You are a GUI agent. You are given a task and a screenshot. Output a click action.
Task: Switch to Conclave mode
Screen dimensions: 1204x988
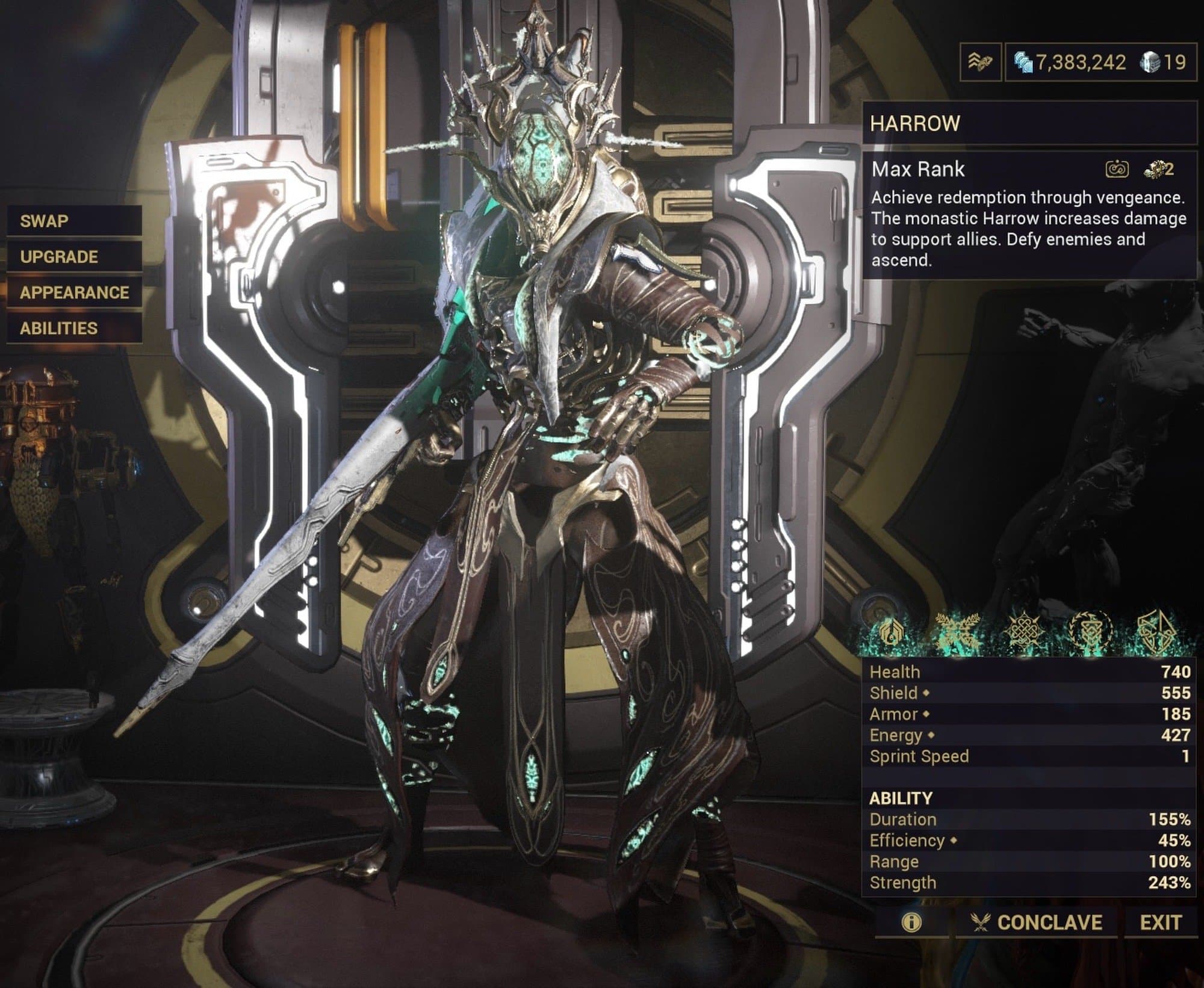pos(1037,922)
